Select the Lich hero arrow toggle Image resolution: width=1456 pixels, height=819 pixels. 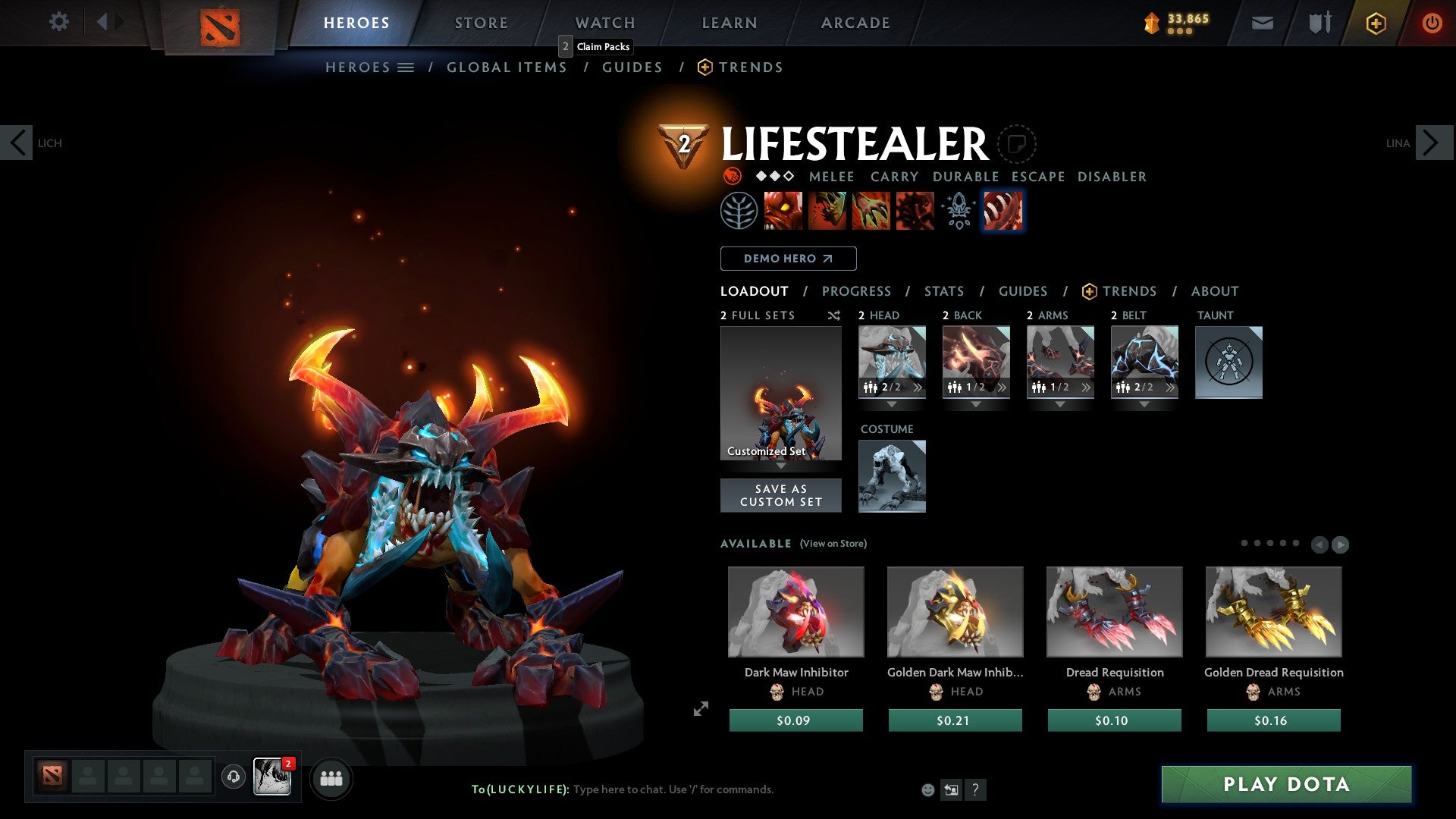pos(17,143)
